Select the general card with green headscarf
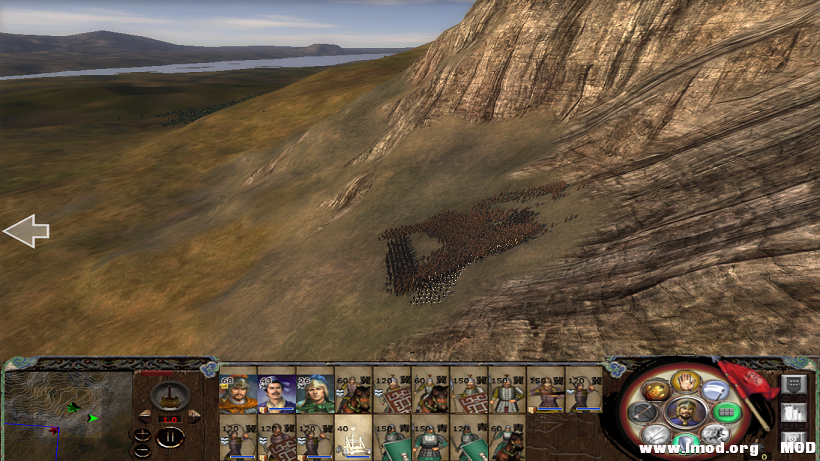This screenshot has width=820, height=461. [x=315, y=393]
